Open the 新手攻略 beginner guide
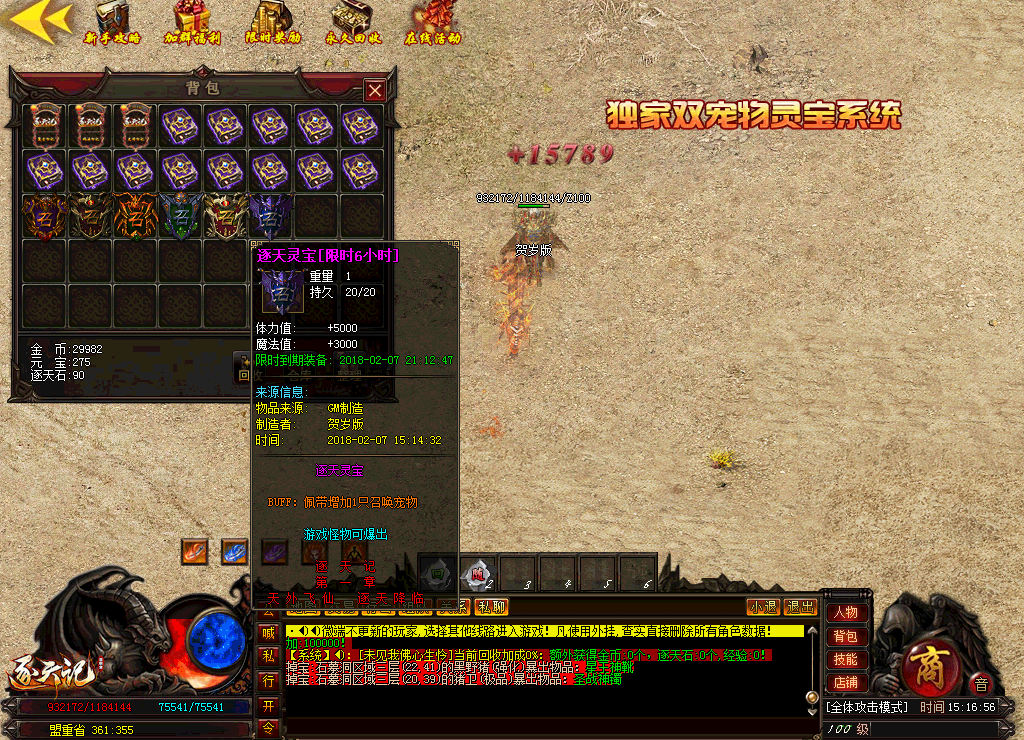The width and height of the screenshot is (1024, 740). 112,22
